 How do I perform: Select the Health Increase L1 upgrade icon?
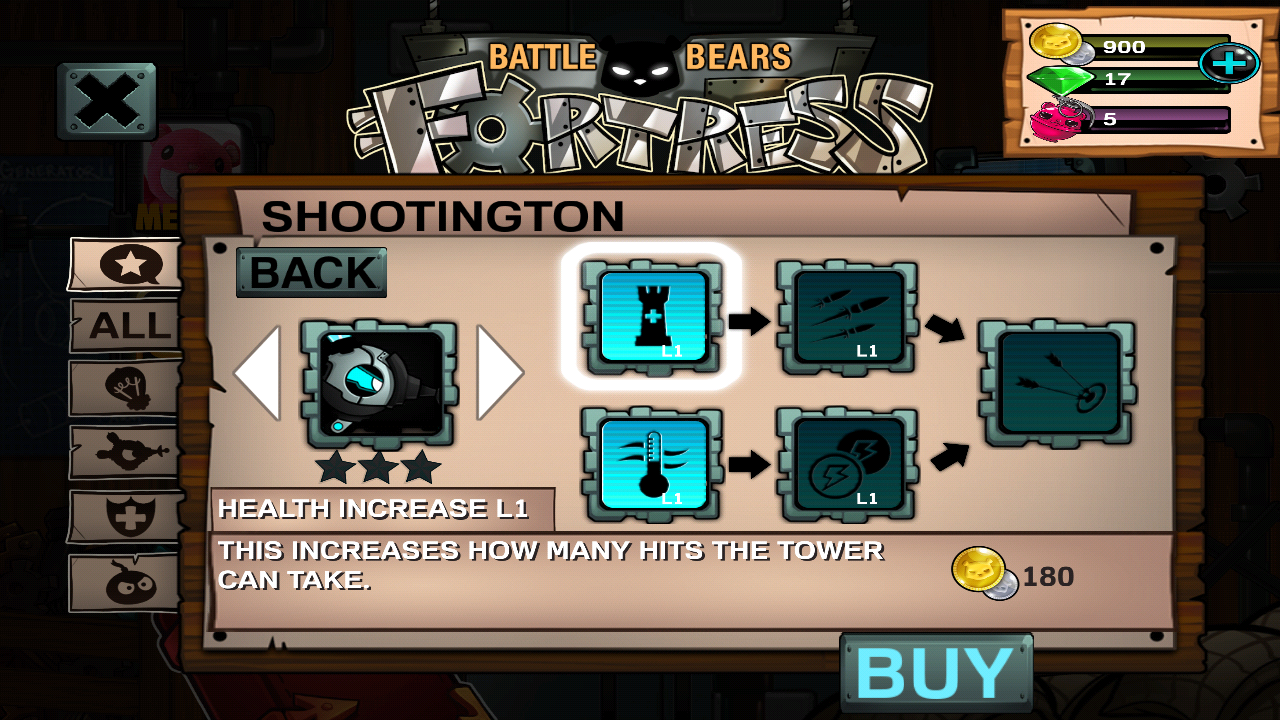[651, 317]
